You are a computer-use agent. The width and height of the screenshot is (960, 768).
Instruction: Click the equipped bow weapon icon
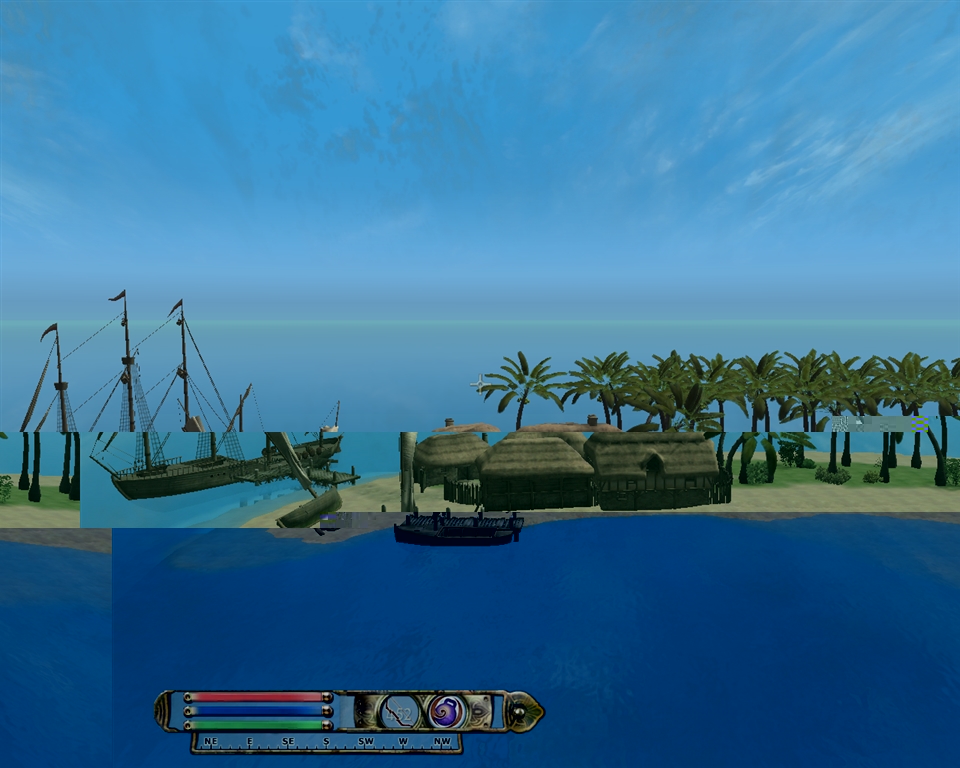tap(401, 711)
